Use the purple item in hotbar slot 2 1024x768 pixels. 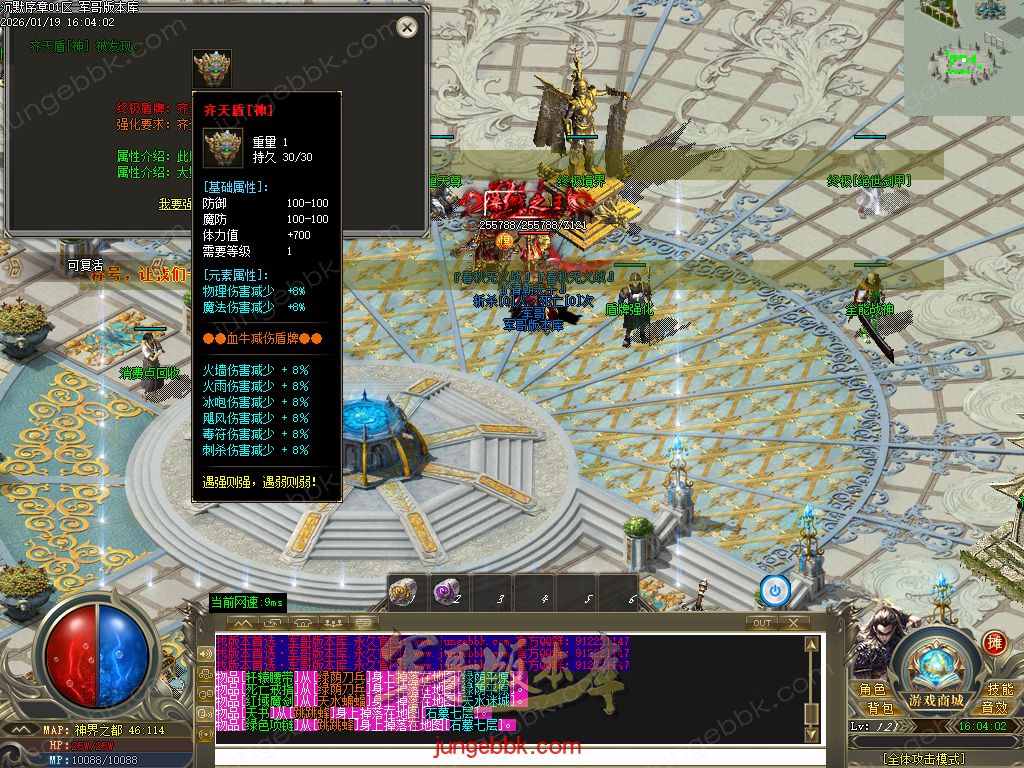coord(447,592)
